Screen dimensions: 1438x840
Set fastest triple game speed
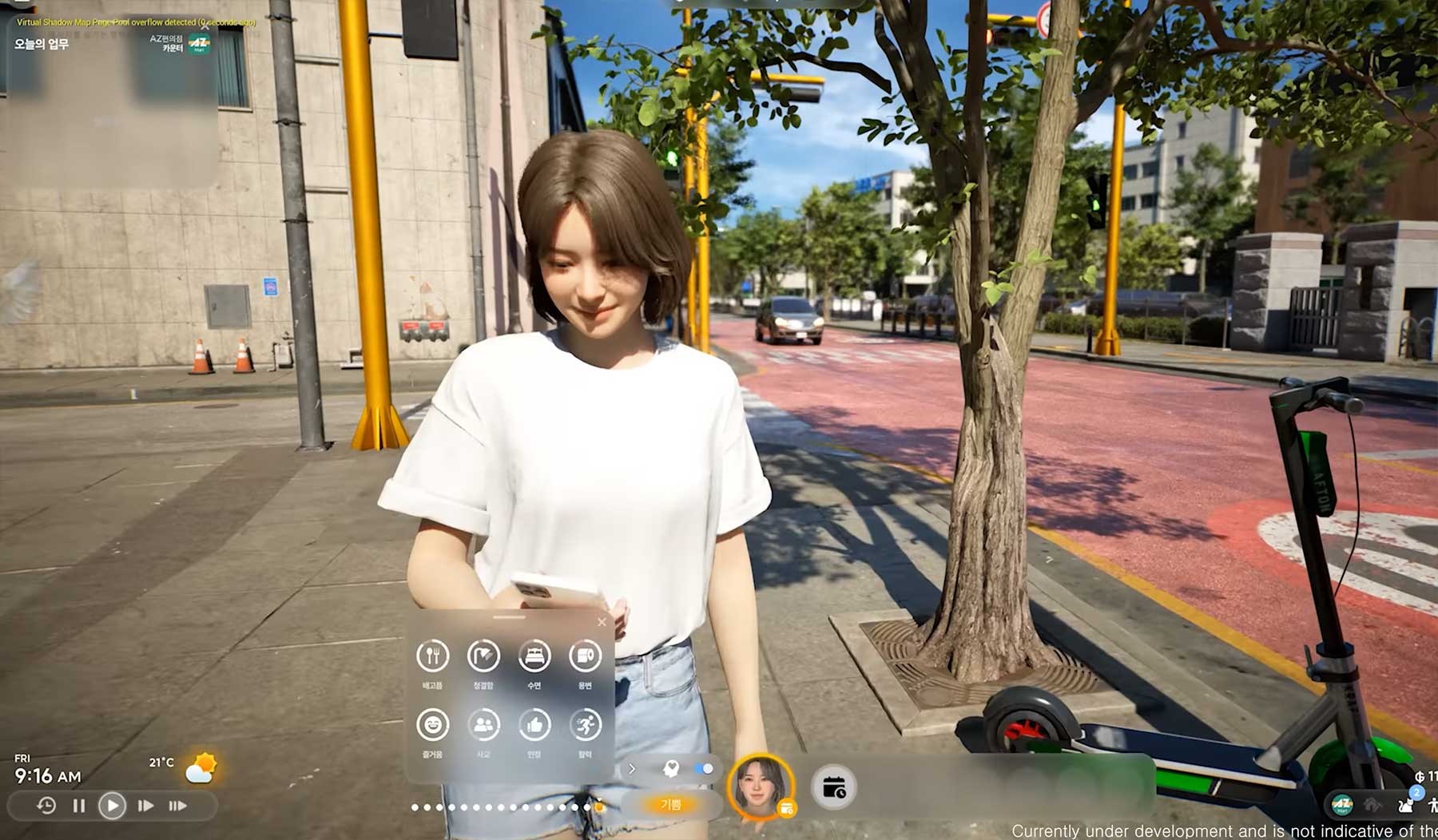pyautogui.click(x=177, y=806)
